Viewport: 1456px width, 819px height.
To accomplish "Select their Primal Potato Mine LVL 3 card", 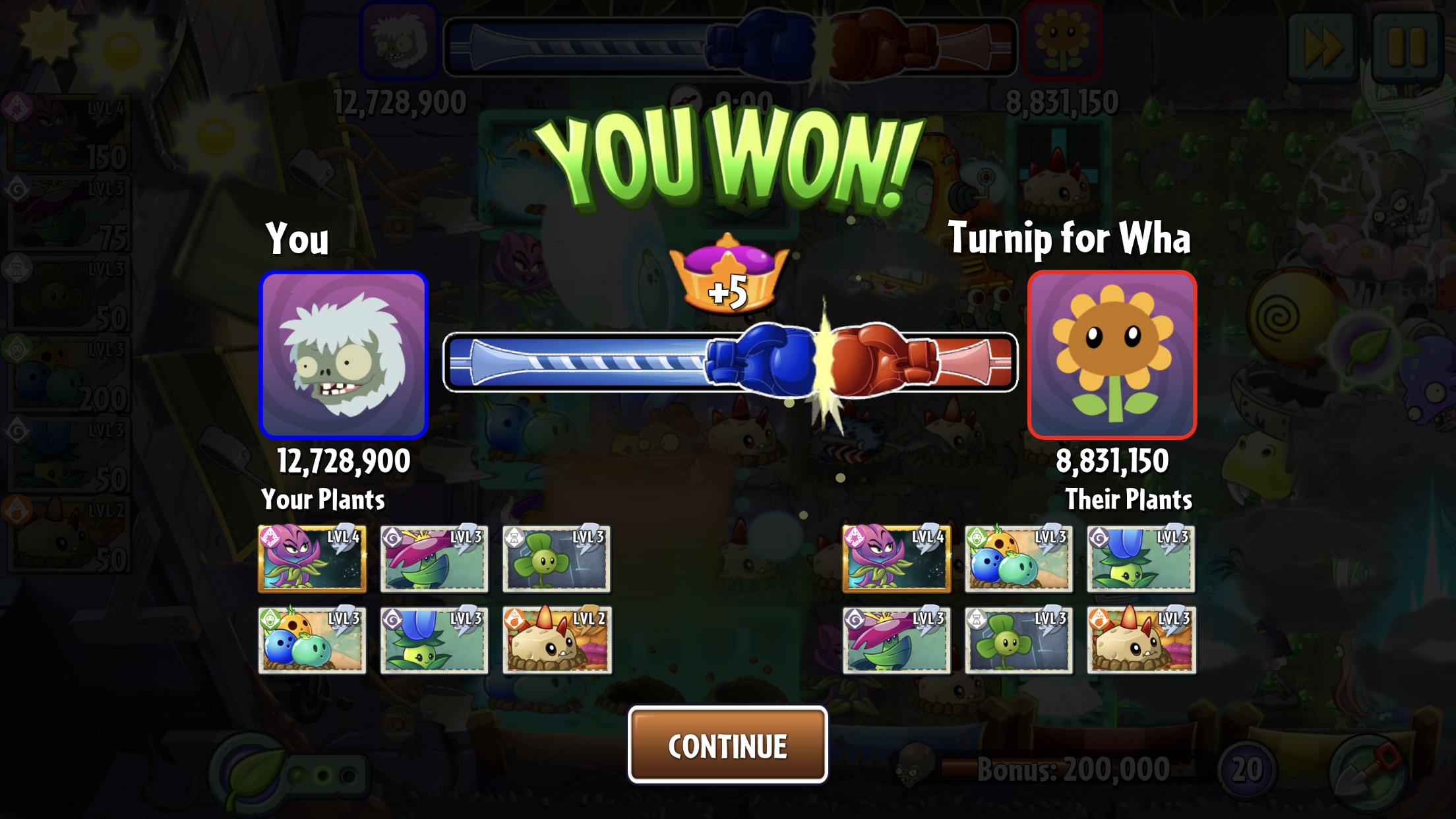I will tap(1141, 640).
